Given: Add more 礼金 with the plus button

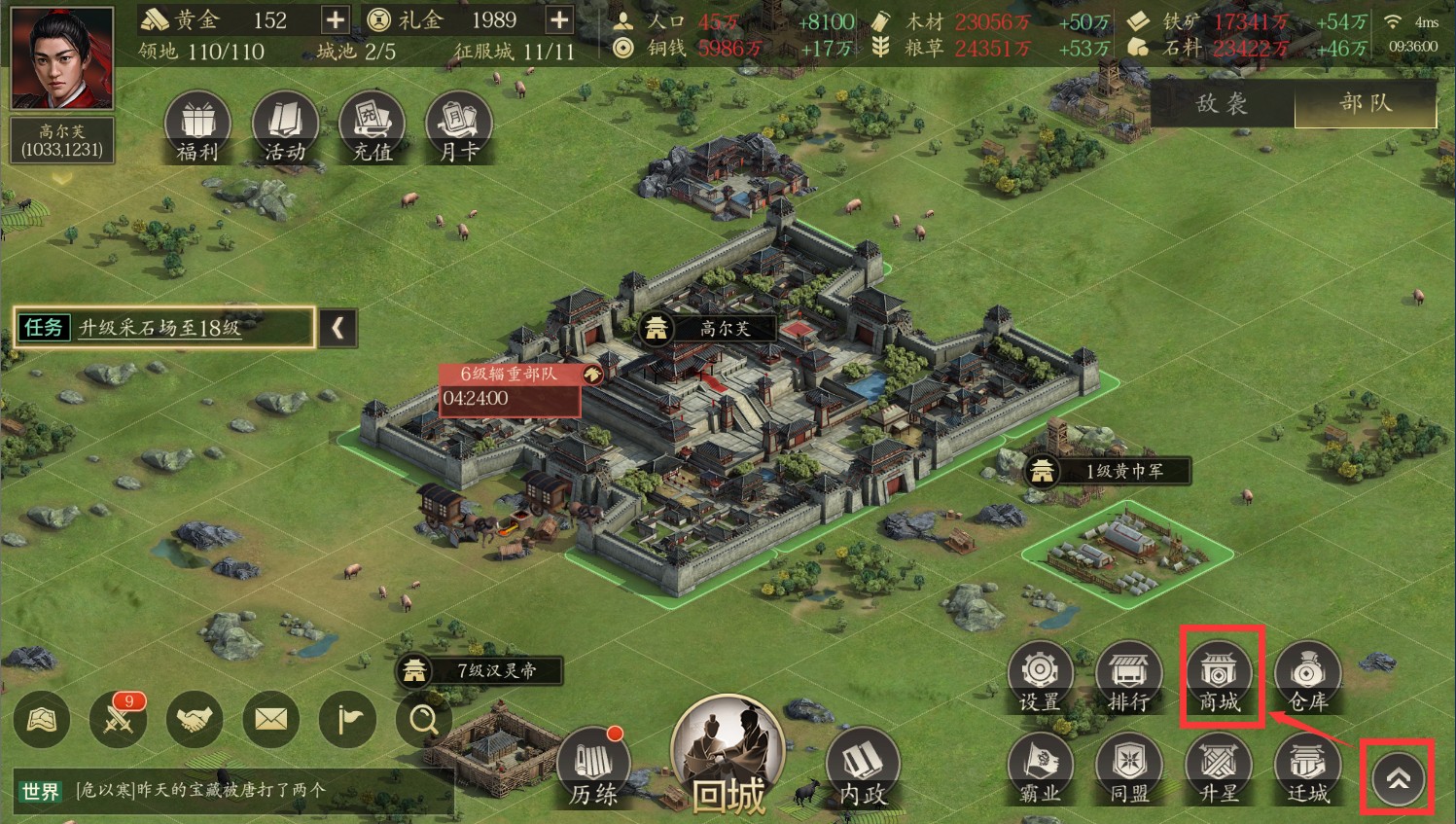Looking at the screenshot, I should pyautogui.click(x=559, y=19).
